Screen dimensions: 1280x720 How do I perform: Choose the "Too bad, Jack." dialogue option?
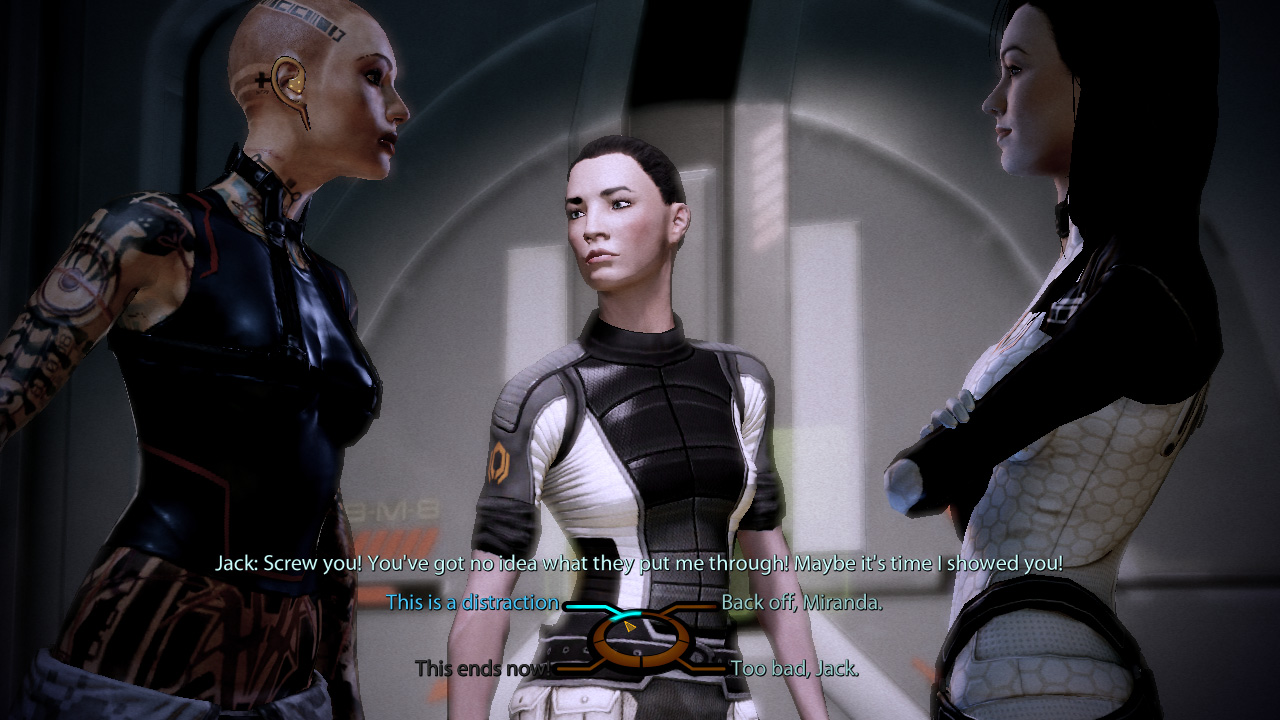tap(794, 668)
